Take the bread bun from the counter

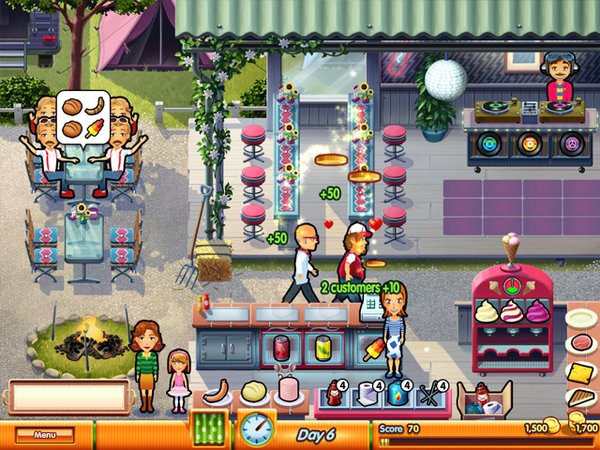255,389
